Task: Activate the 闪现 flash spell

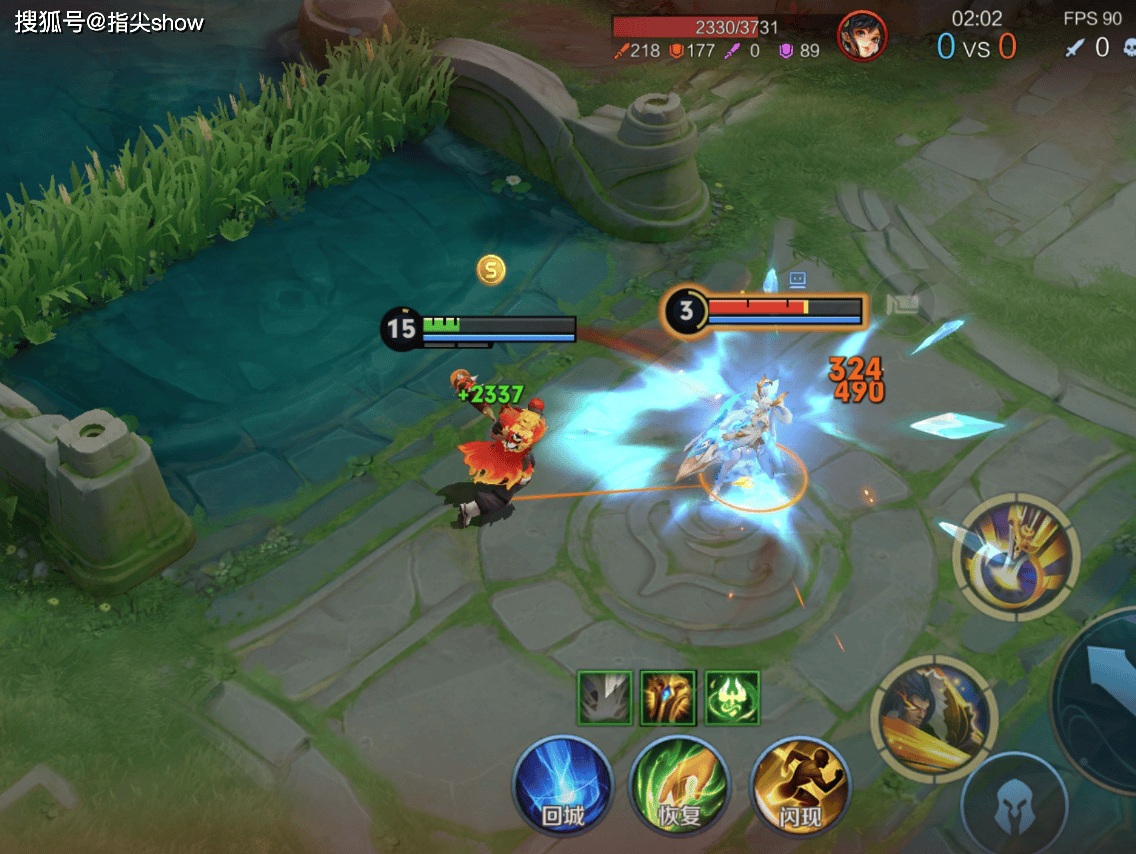Action: pos(800,785)
